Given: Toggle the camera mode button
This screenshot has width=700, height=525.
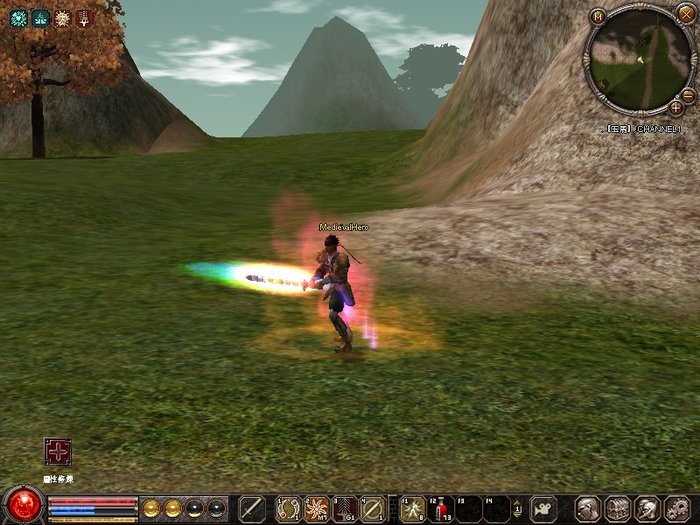Looking at the screenshot, I should pos(544,508).
